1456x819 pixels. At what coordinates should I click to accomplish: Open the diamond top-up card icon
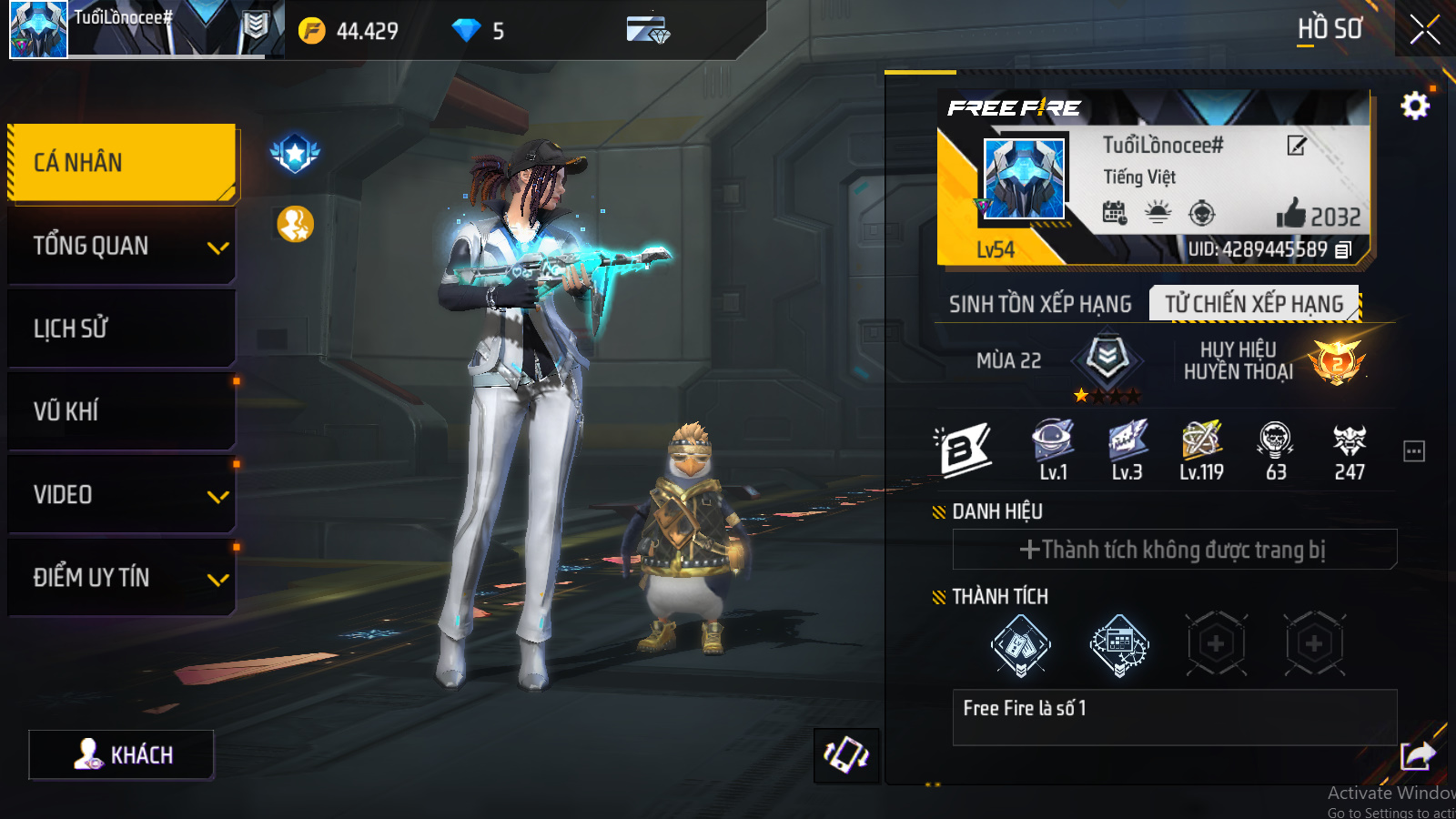click(x=648, y=30)
